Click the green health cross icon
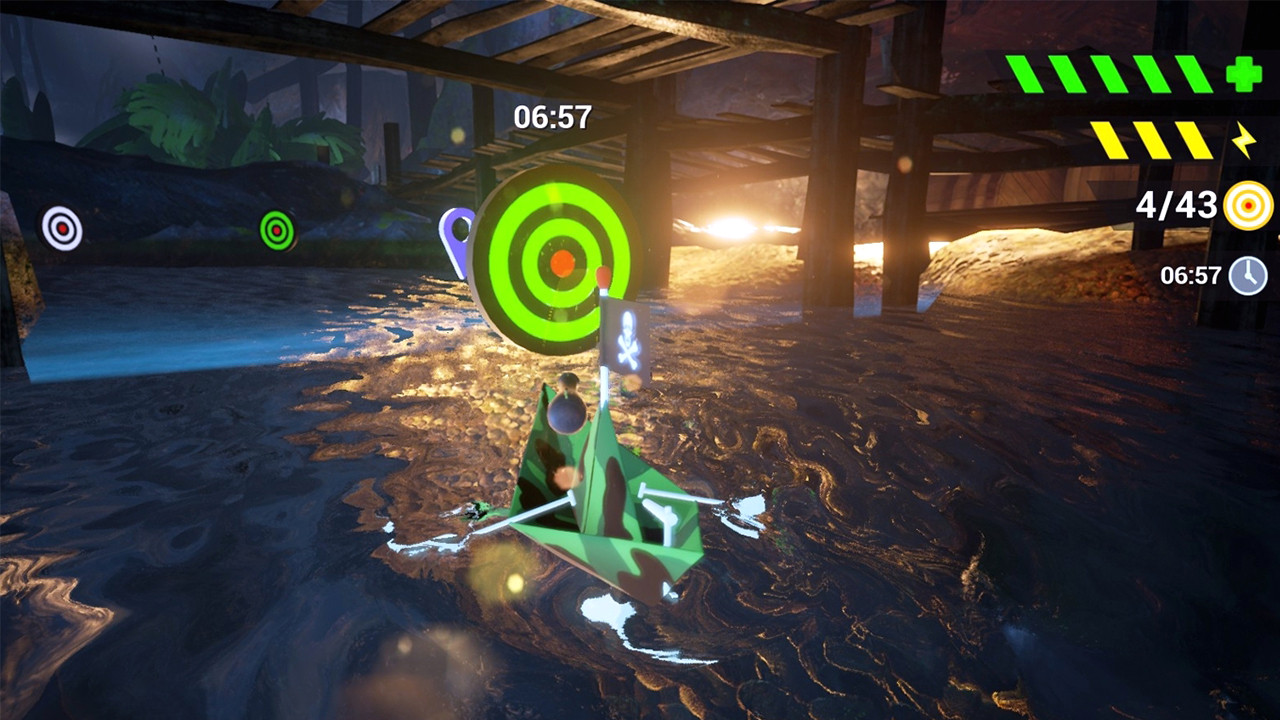 click(1244, 74)
